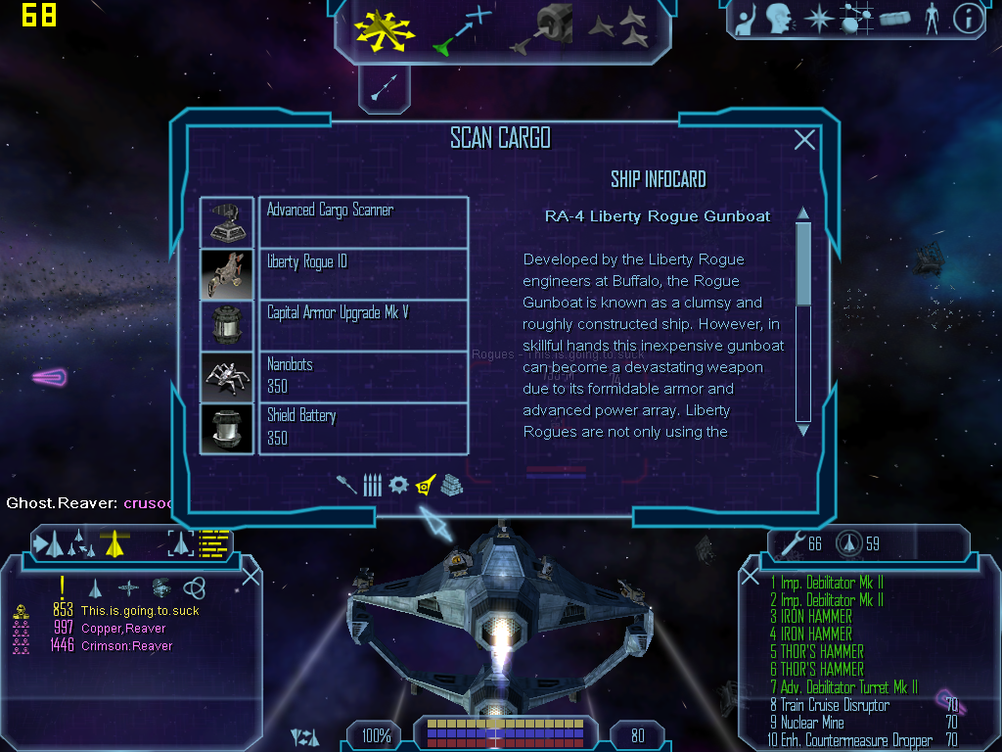Close the Scan Cargo window
Viewport: 1002px width, 752px height.
(804, 140)
